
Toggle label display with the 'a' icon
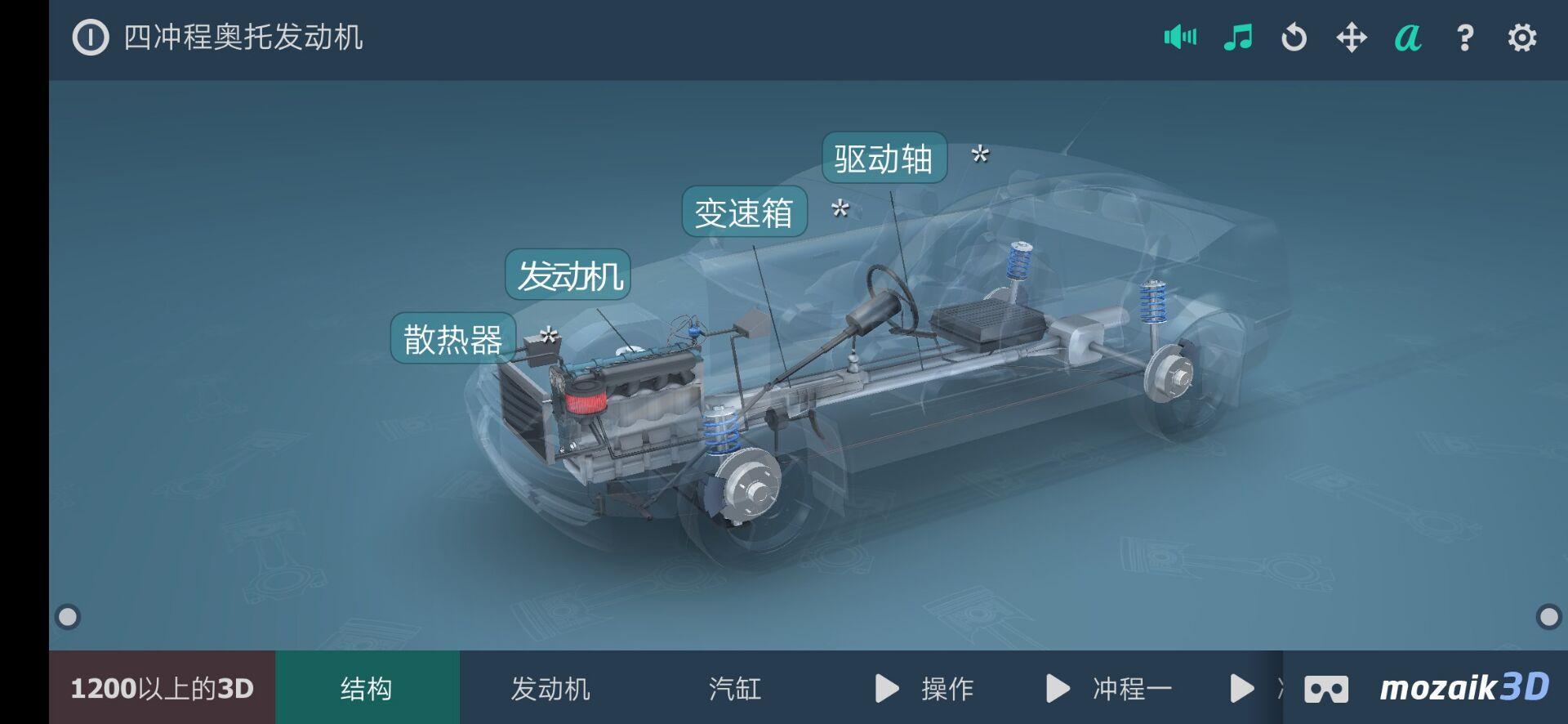(x=1408, y=38)
